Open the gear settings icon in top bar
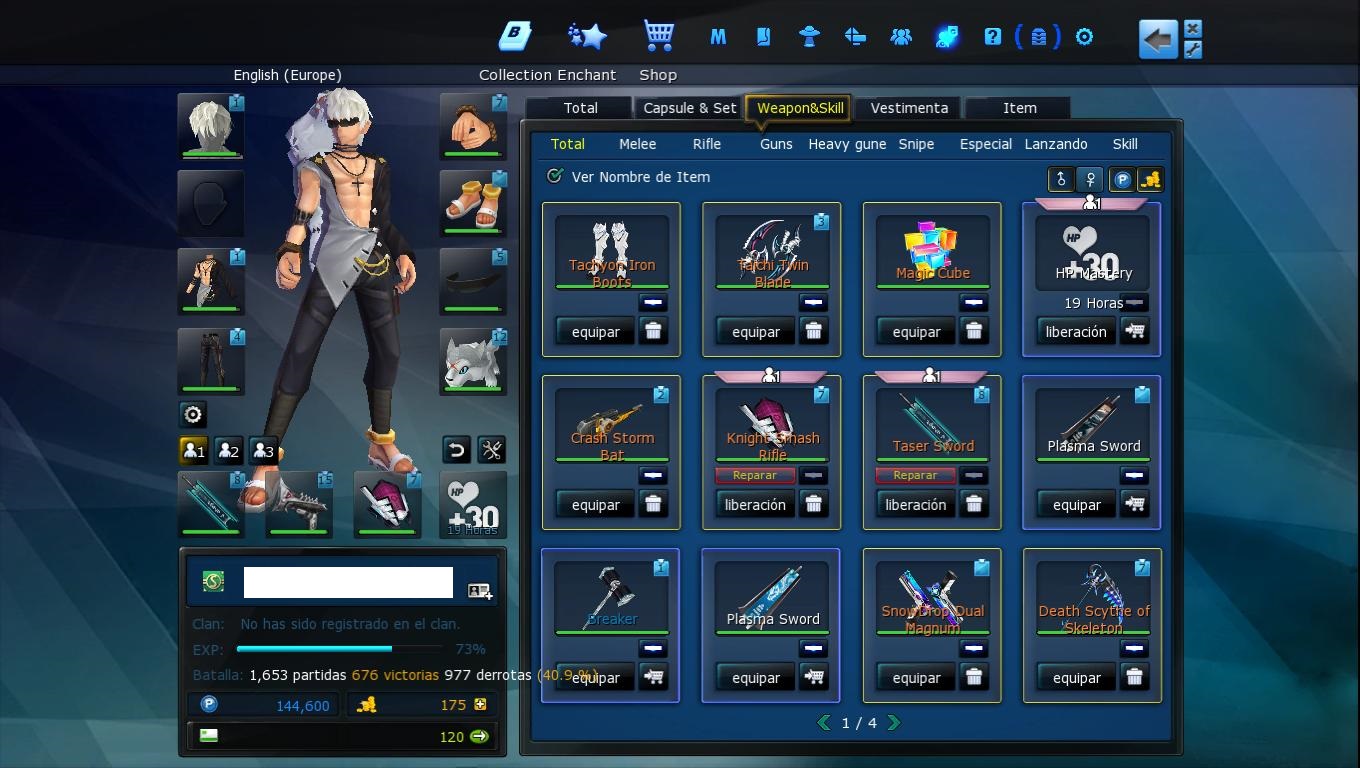 (x=1084, y=37)
